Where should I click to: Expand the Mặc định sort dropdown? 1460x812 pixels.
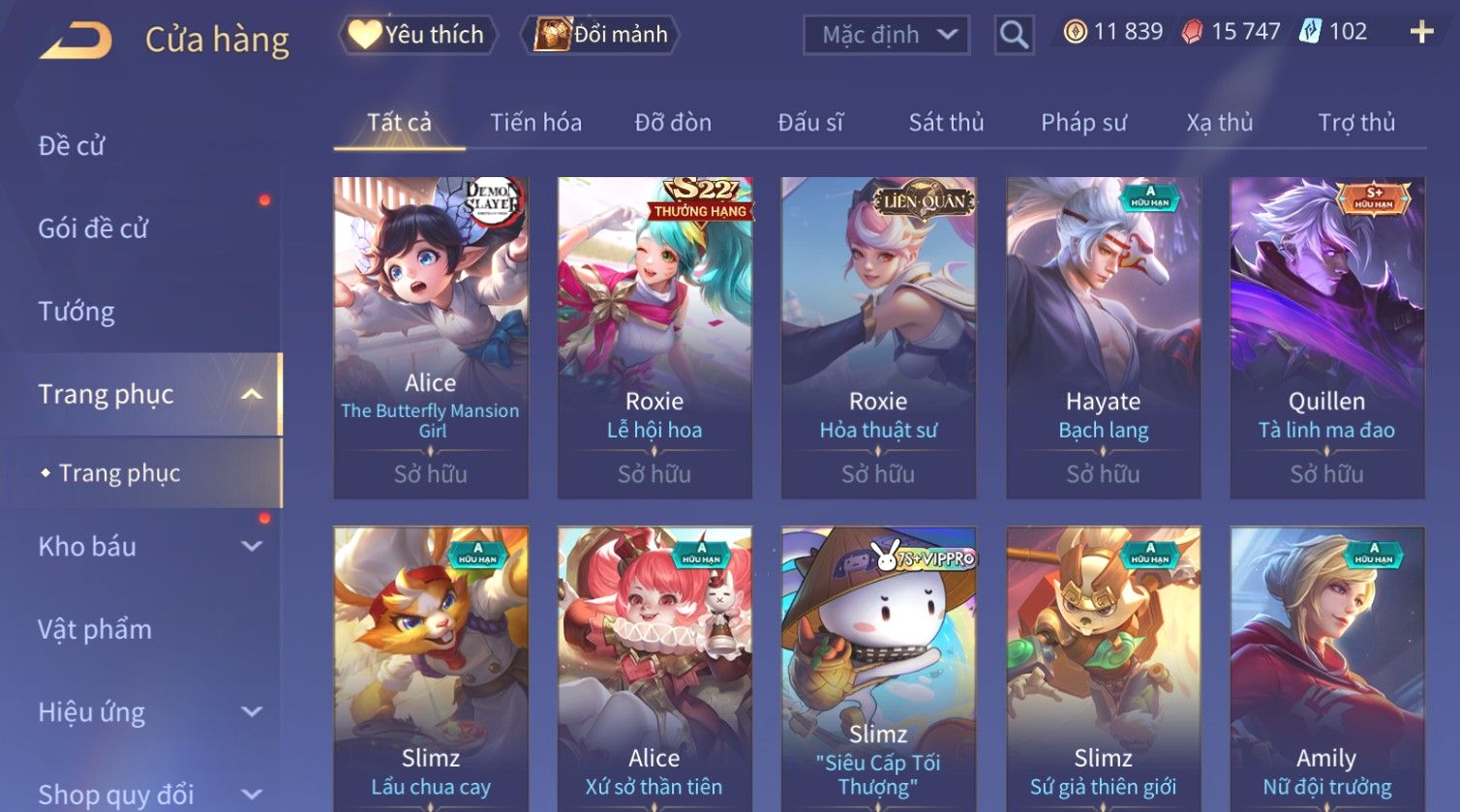886,36
